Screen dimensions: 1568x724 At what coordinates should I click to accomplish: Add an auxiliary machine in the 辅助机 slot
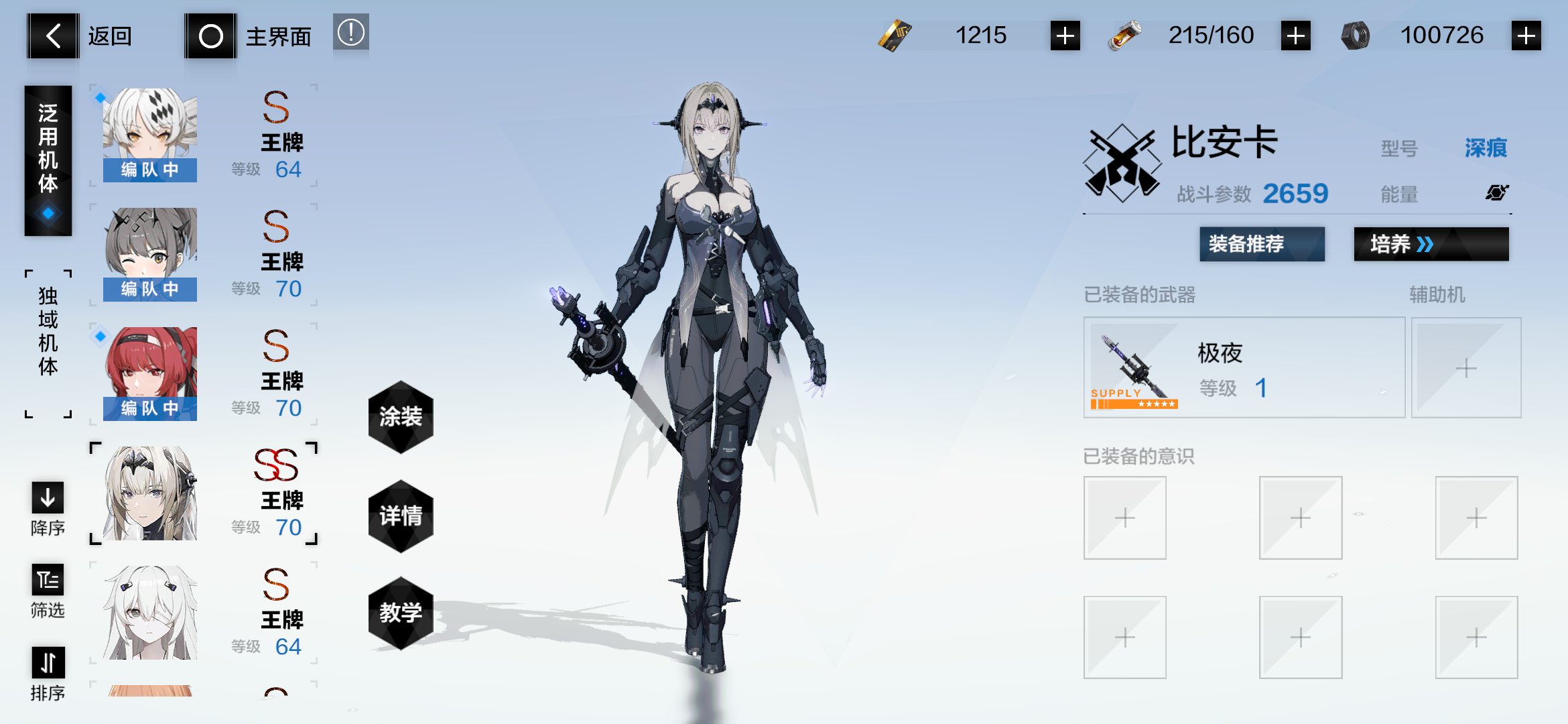coord(1466,368)
